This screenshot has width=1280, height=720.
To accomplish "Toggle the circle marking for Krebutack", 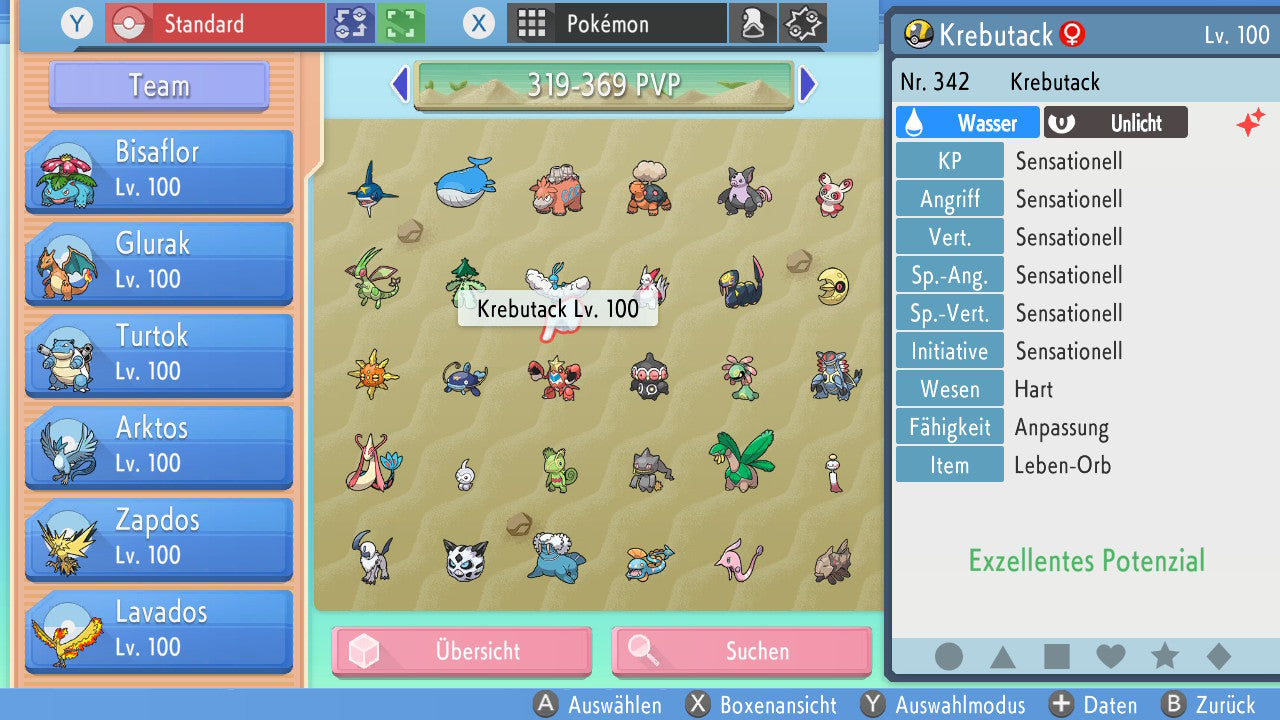I will coord(948,657).
